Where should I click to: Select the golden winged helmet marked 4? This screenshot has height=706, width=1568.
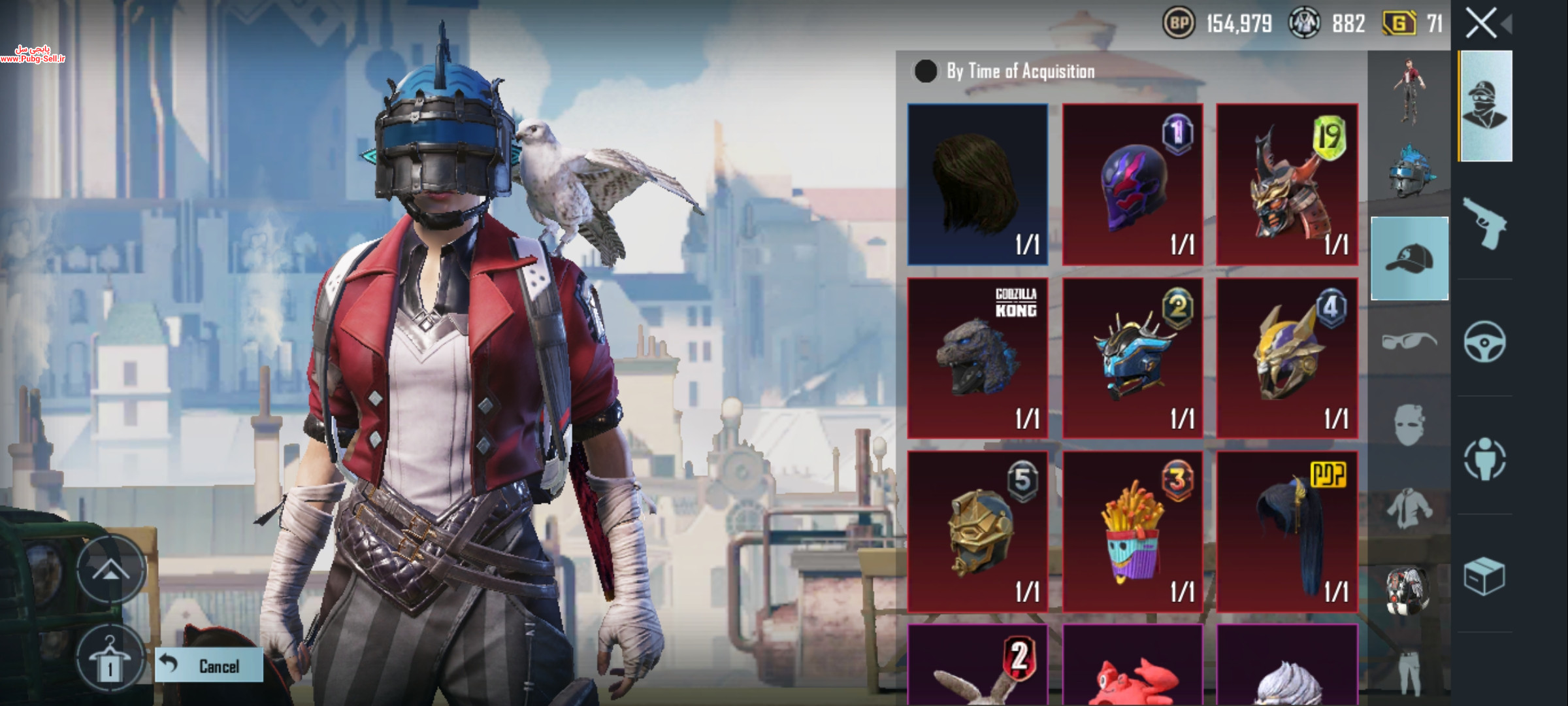coord(1286,358)
